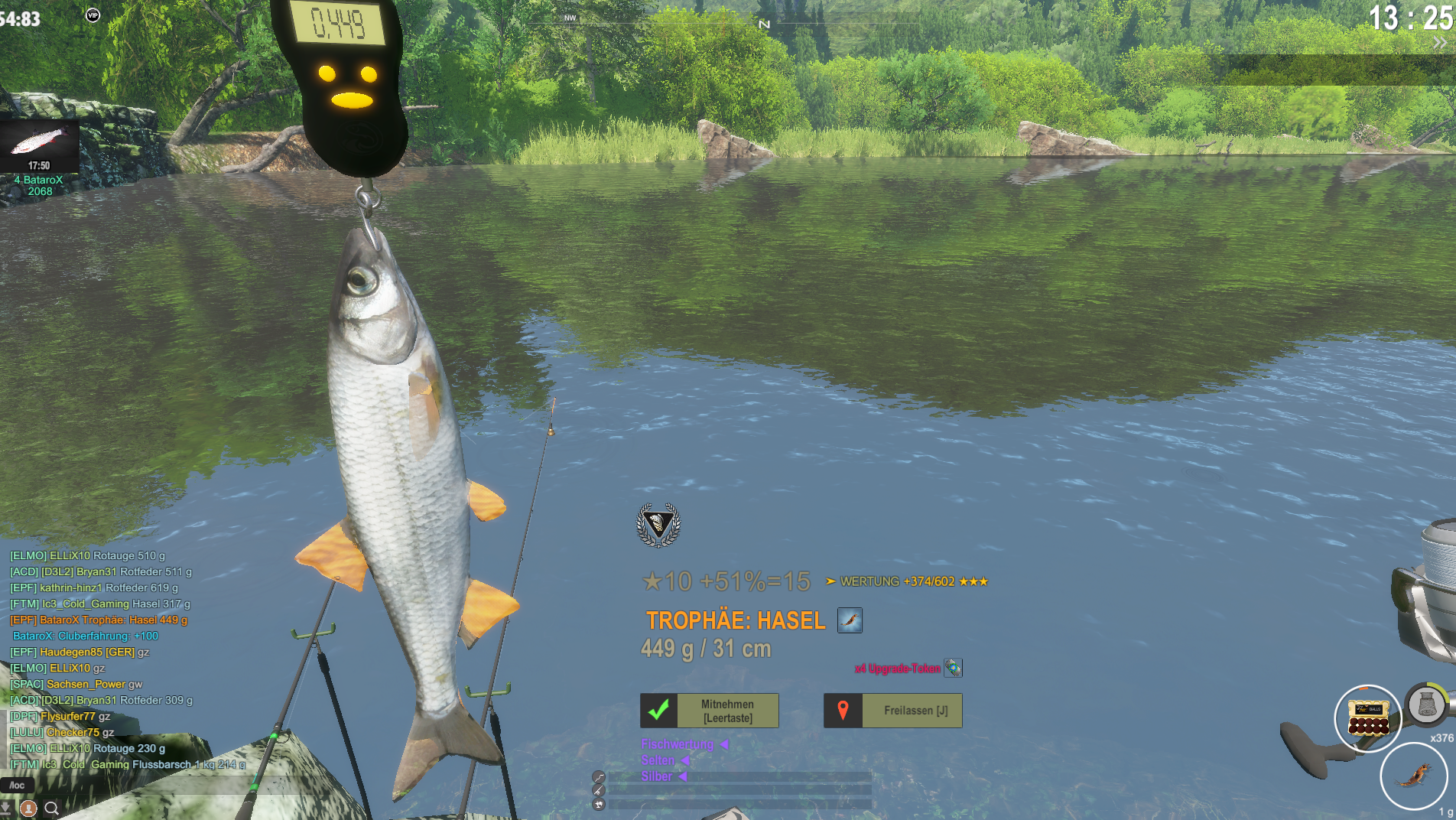Open the keepnet icon
The height and width of the screenshot is (820, 1456).
1426,704
